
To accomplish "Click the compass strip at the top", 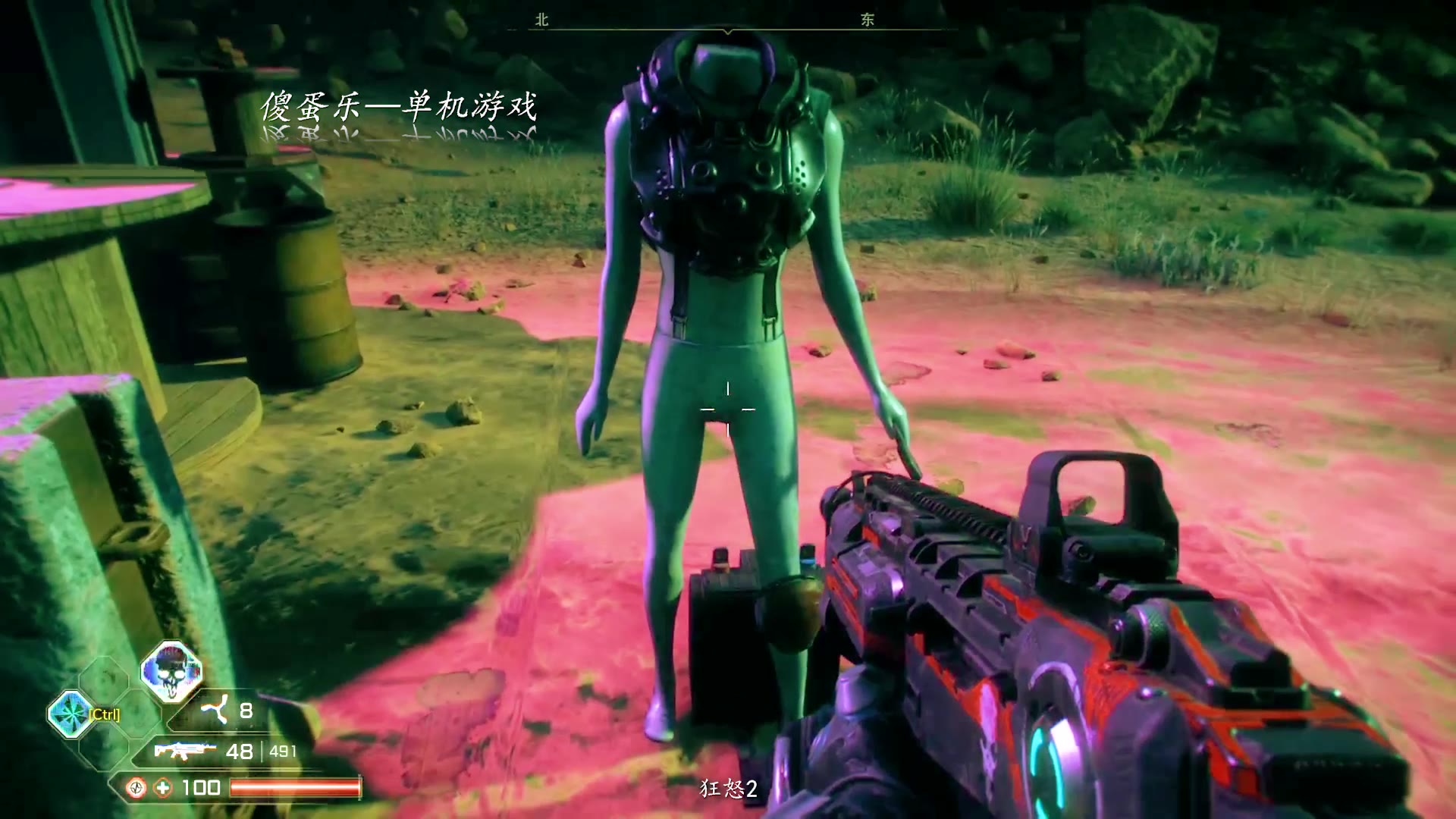I will 728,24.
